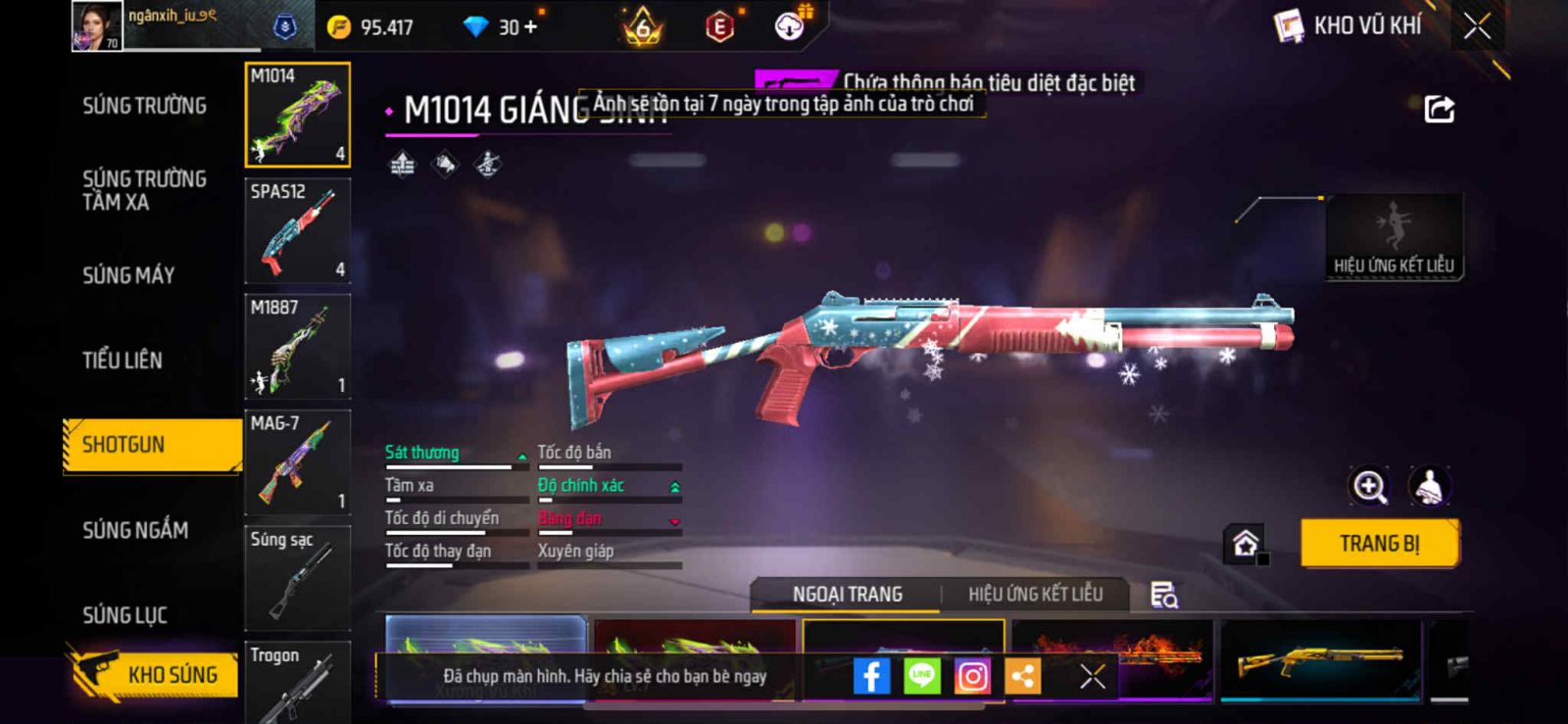
Task: Equip the skin with TRANG BỊ button
Action: click(x=1379, y=543)
